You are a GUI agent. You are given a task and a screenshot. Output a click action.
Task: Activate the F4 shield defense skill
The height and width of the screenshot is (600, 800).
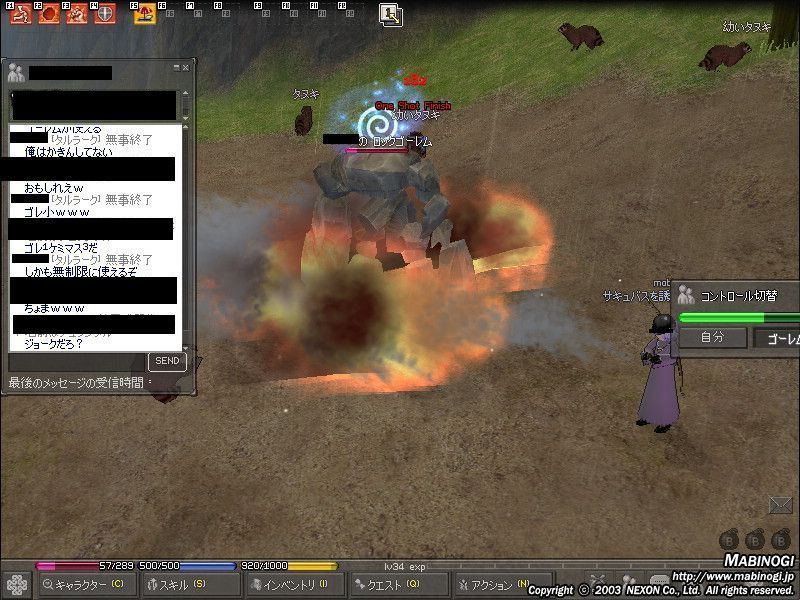105,14
